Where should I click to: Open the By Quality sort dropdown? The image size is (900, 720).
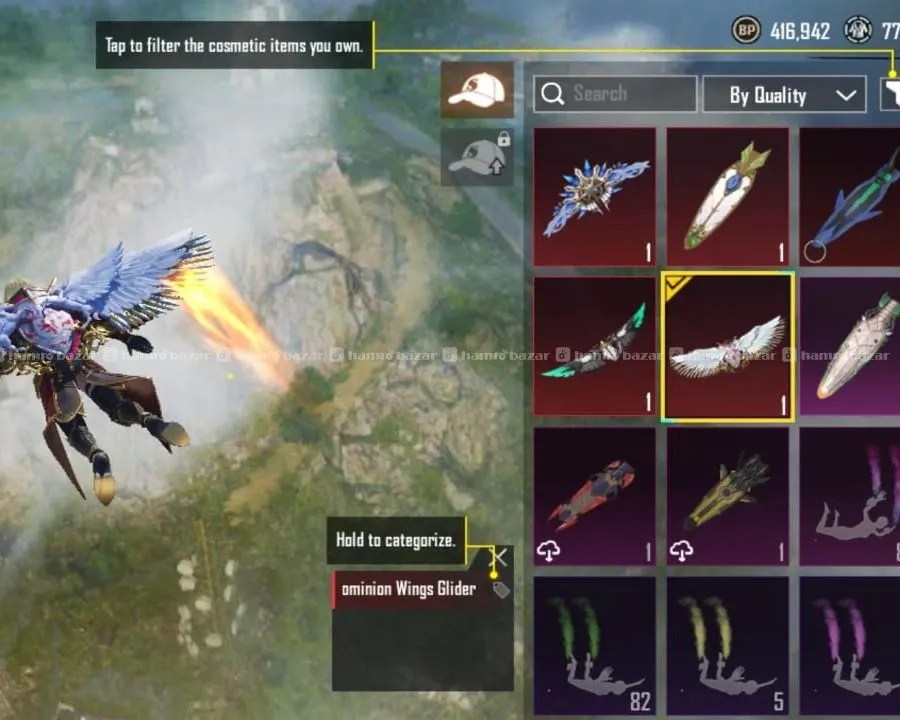click(784, 95)
